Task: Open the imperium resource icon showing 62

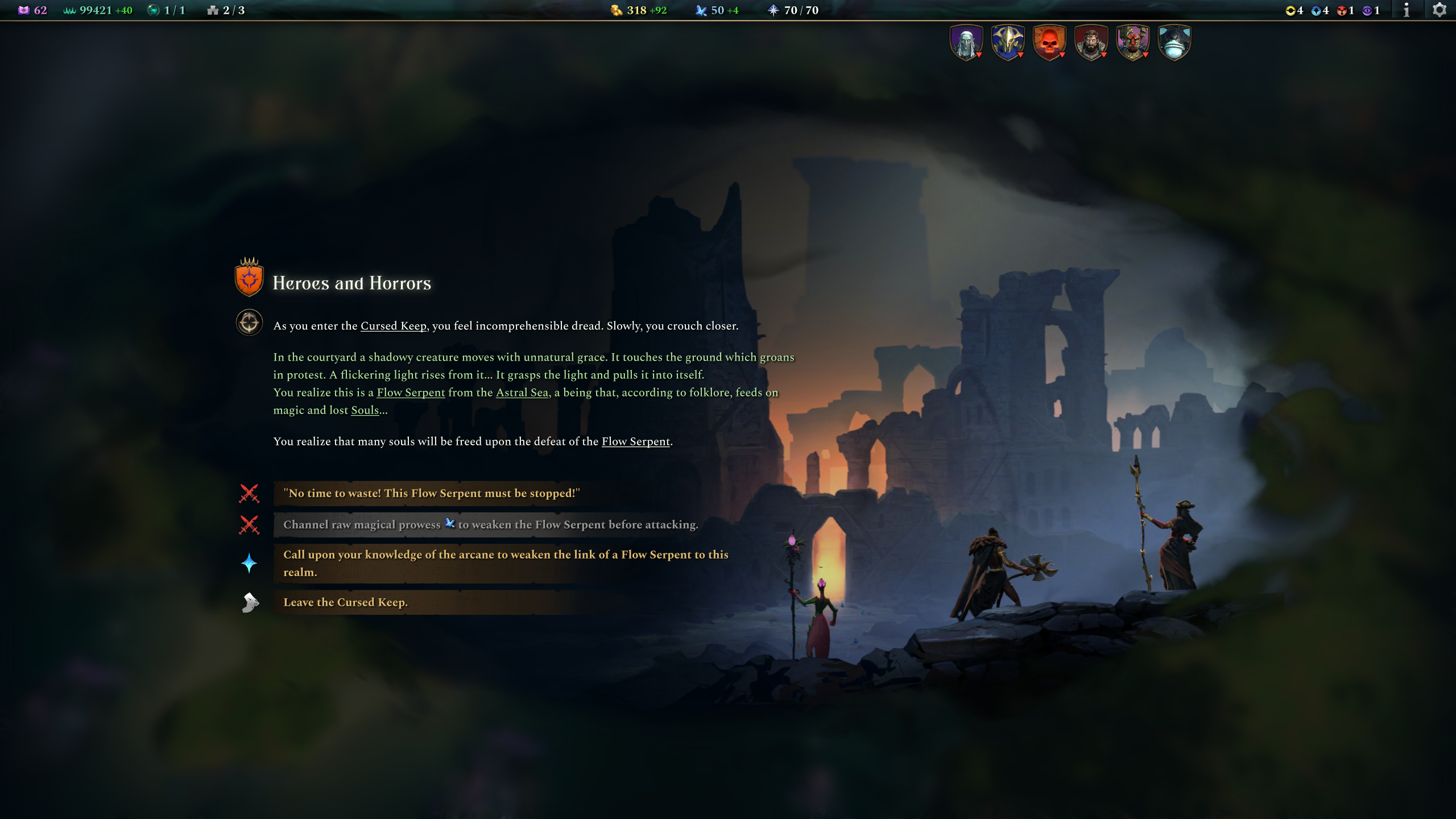Action: [x=24, y=10]
